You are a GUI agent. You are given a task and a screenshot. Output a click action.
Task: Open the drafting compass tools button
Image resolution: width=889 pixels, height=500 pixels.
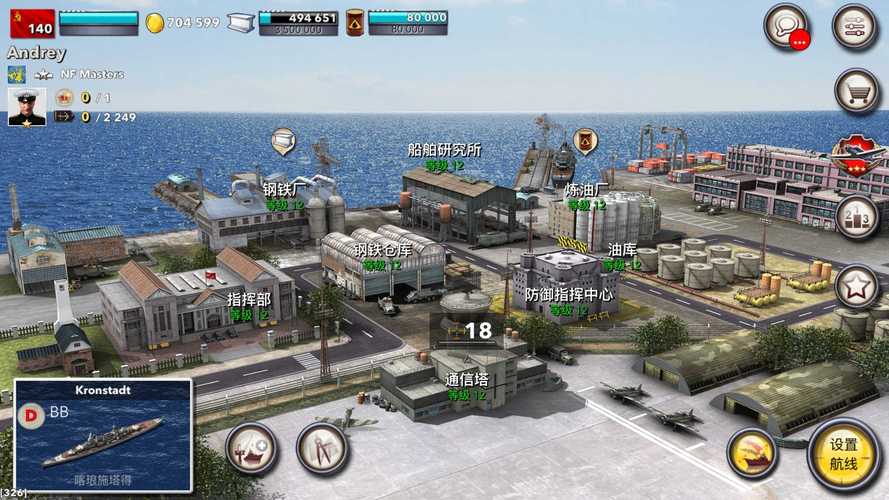coord(322,449)
